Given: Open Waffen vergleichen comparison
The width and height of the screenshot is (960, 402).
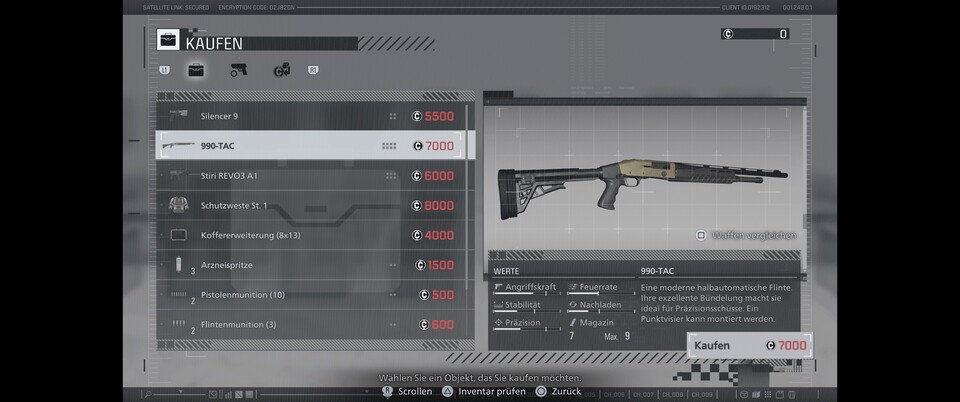Looking at the screenshot, I should click(x=746, y=236).
